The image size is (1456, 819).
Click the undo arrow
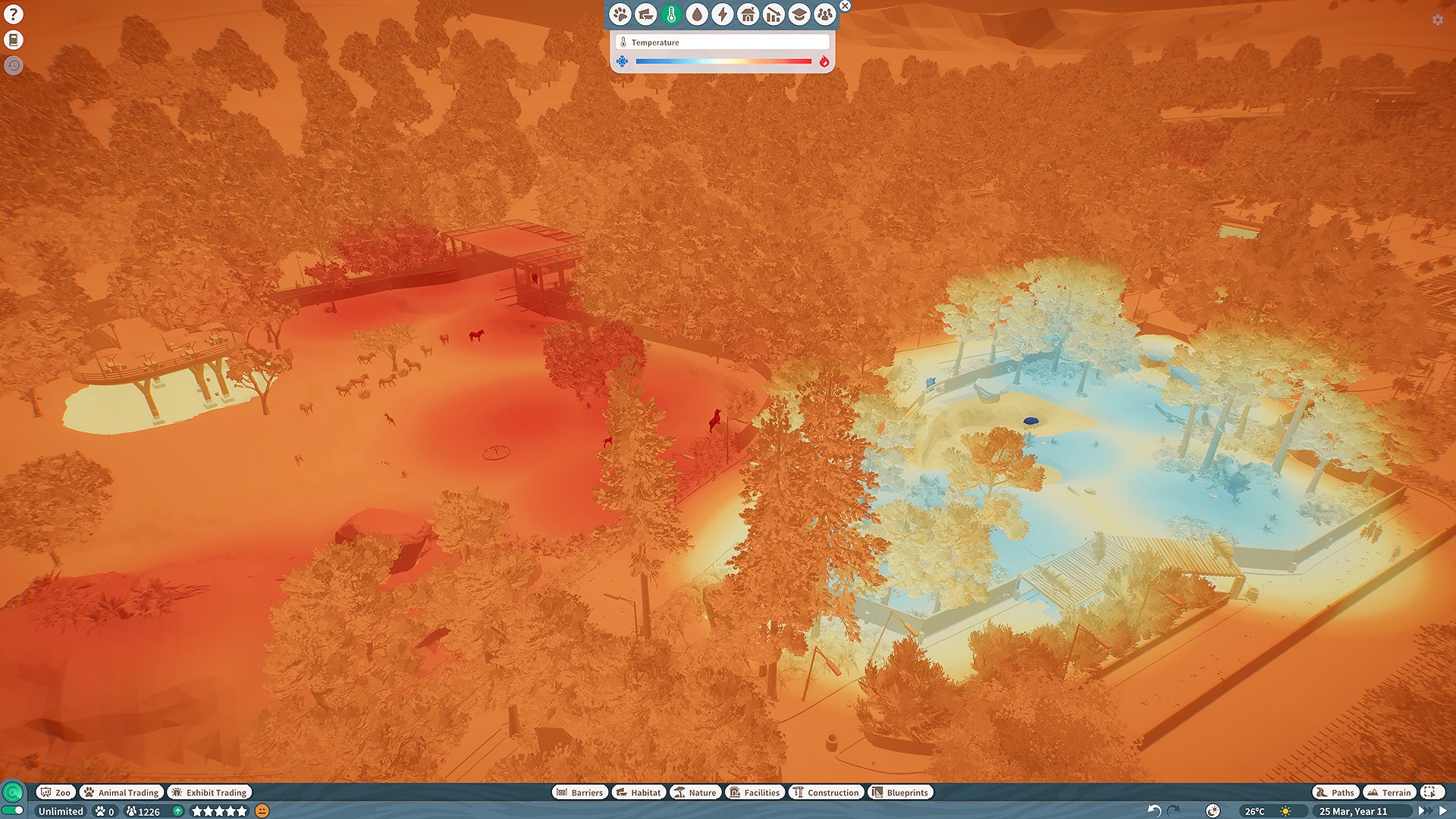click(1154, 811)
